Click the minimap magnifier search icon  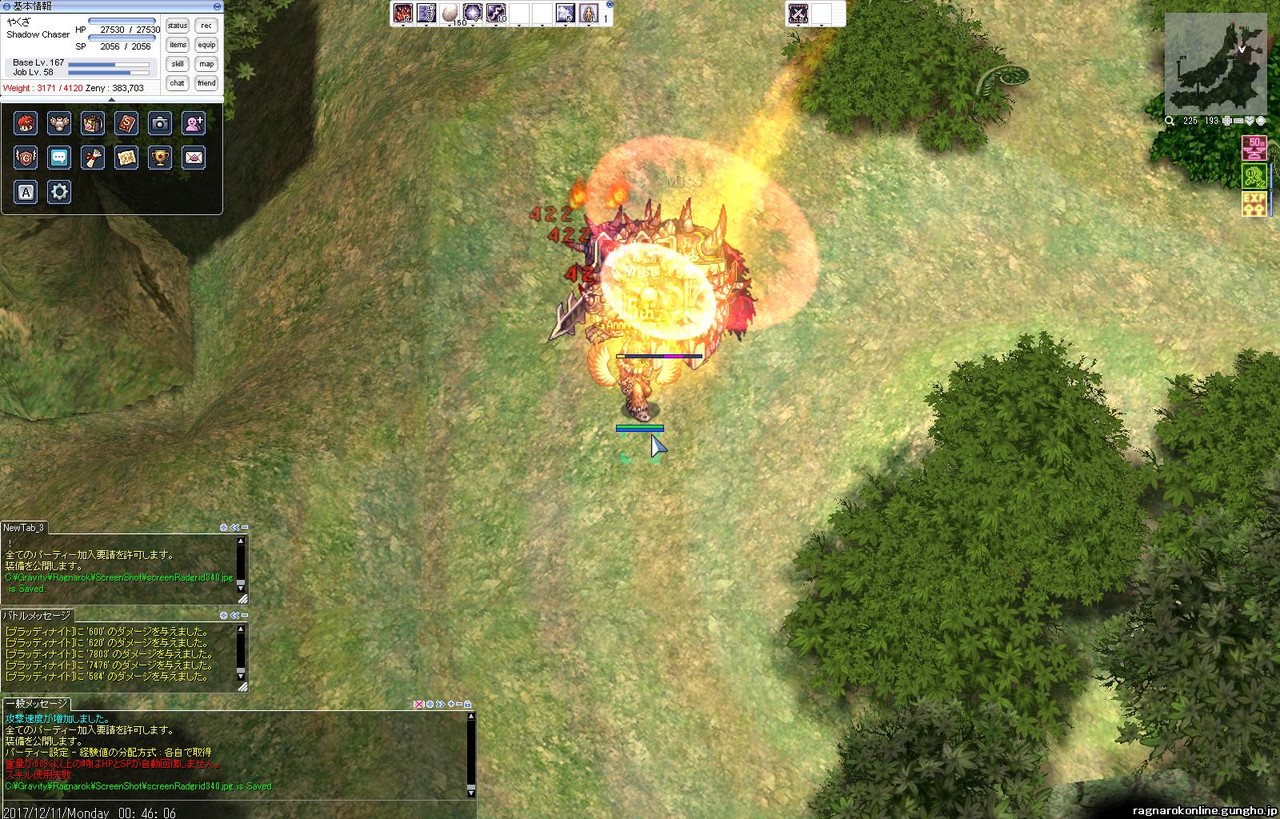point(1170,121)
